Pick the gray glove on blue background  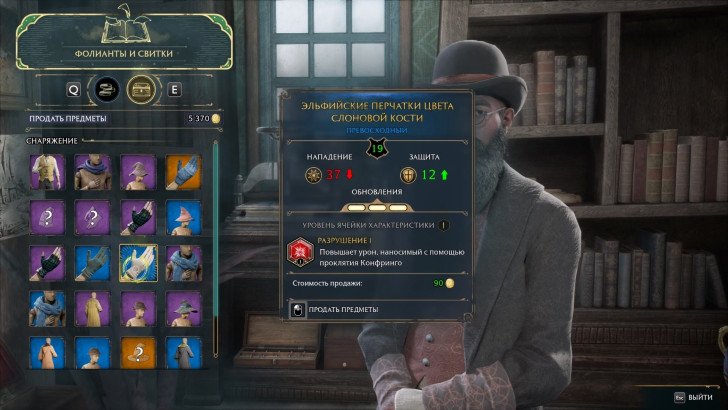90,261
